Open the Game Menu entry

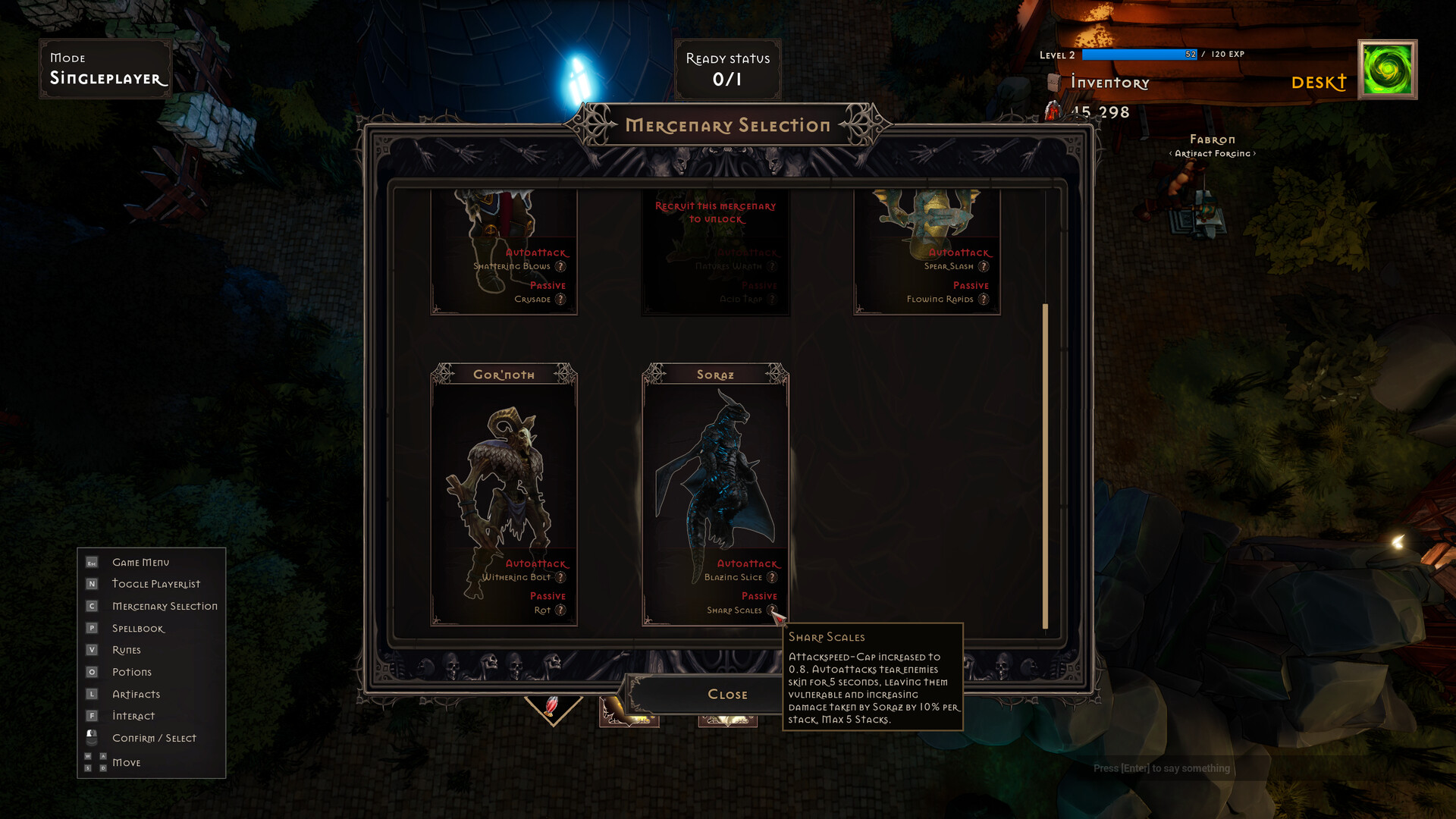140,562
